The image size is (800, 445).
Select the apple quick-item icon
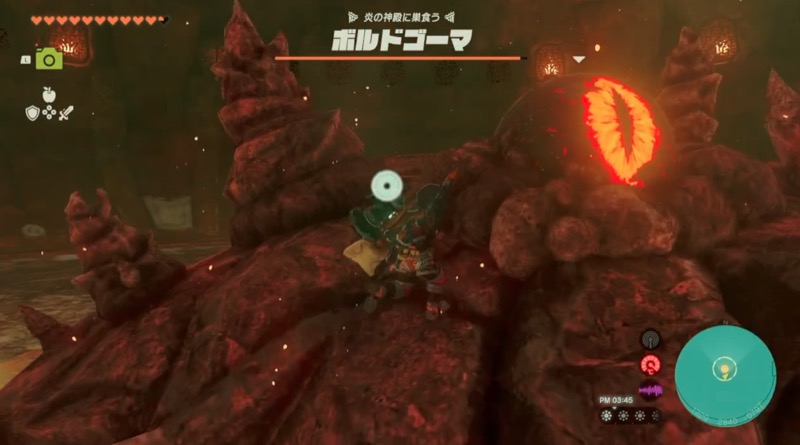[x=47, y=95]
